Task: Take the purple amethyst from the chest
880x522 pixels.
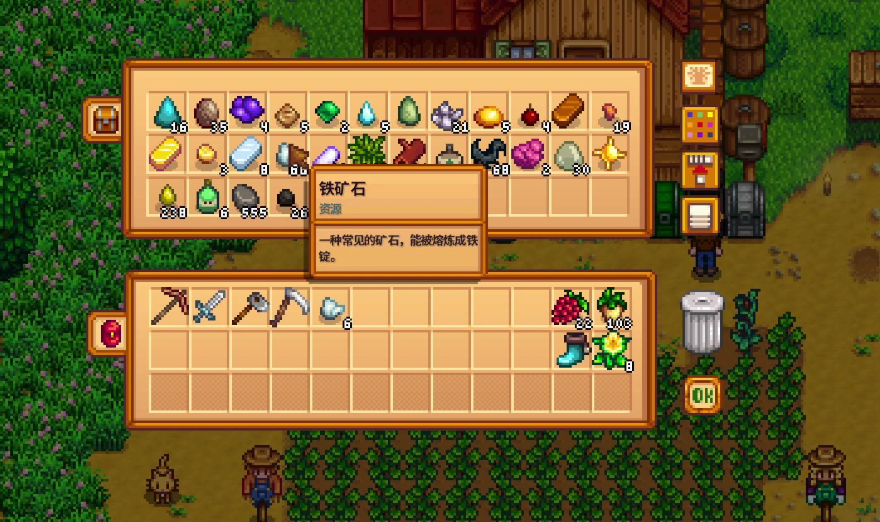Action: pyautogui.click(x=247, y=110)
